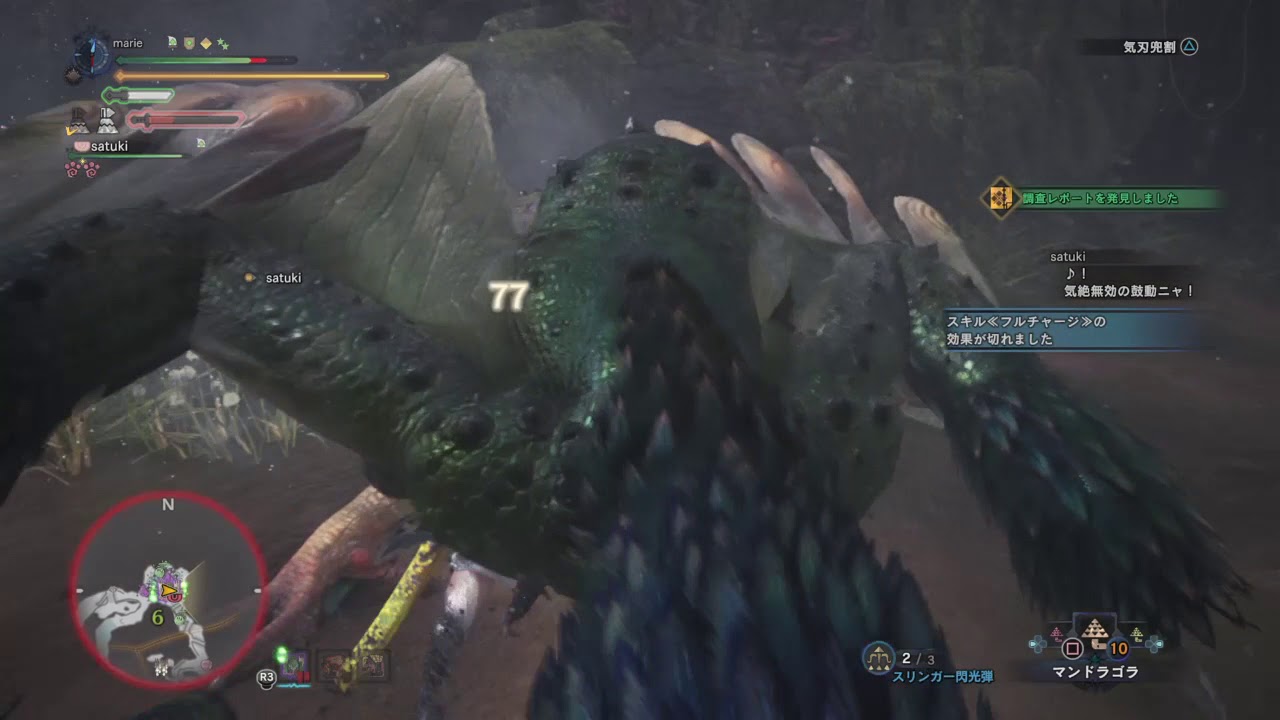Toggle the yellow diamond status effect icon
The width and height of the screenshot is (1280, 720).
point(206,43)
